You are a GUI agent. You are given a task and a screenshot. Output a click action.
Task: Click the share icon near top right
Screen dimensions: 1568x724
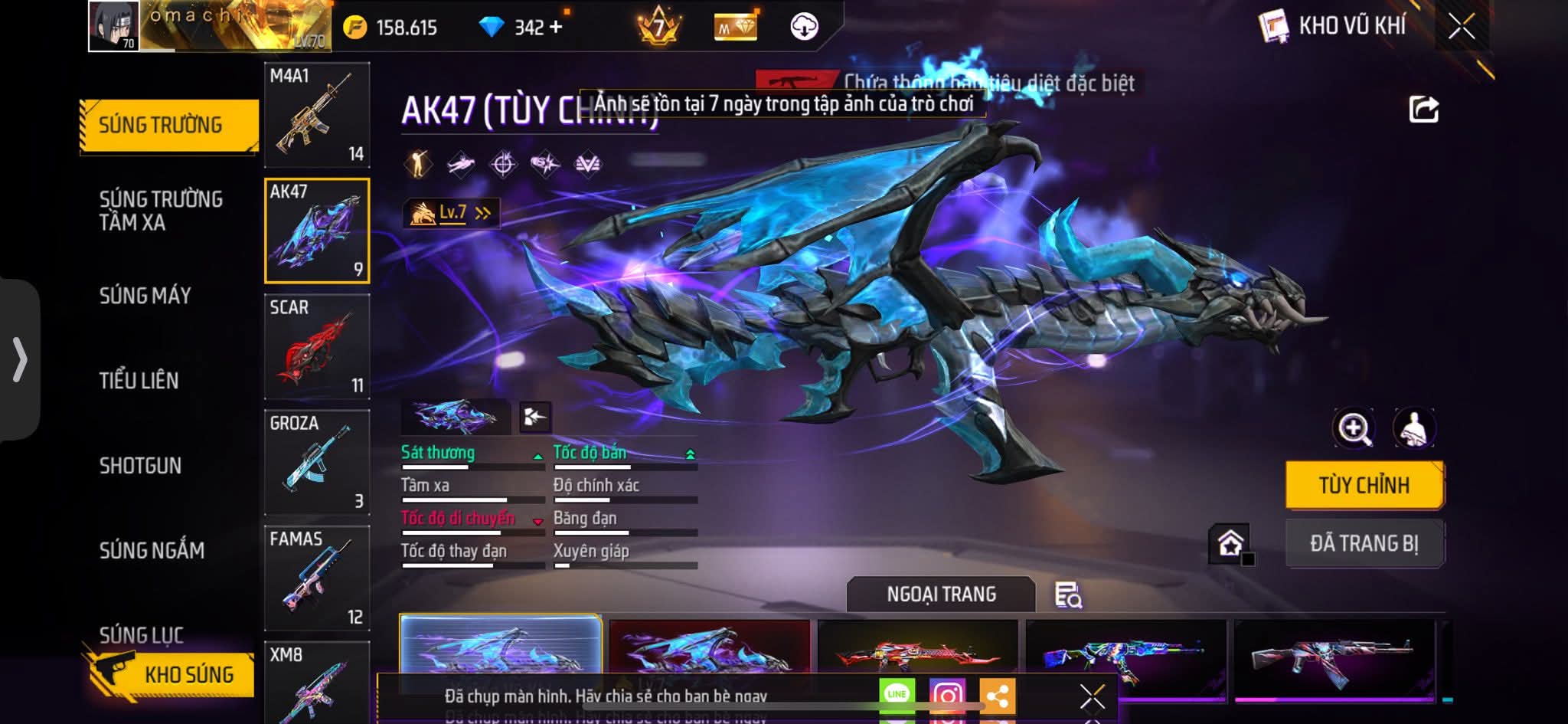point(1424,110)
